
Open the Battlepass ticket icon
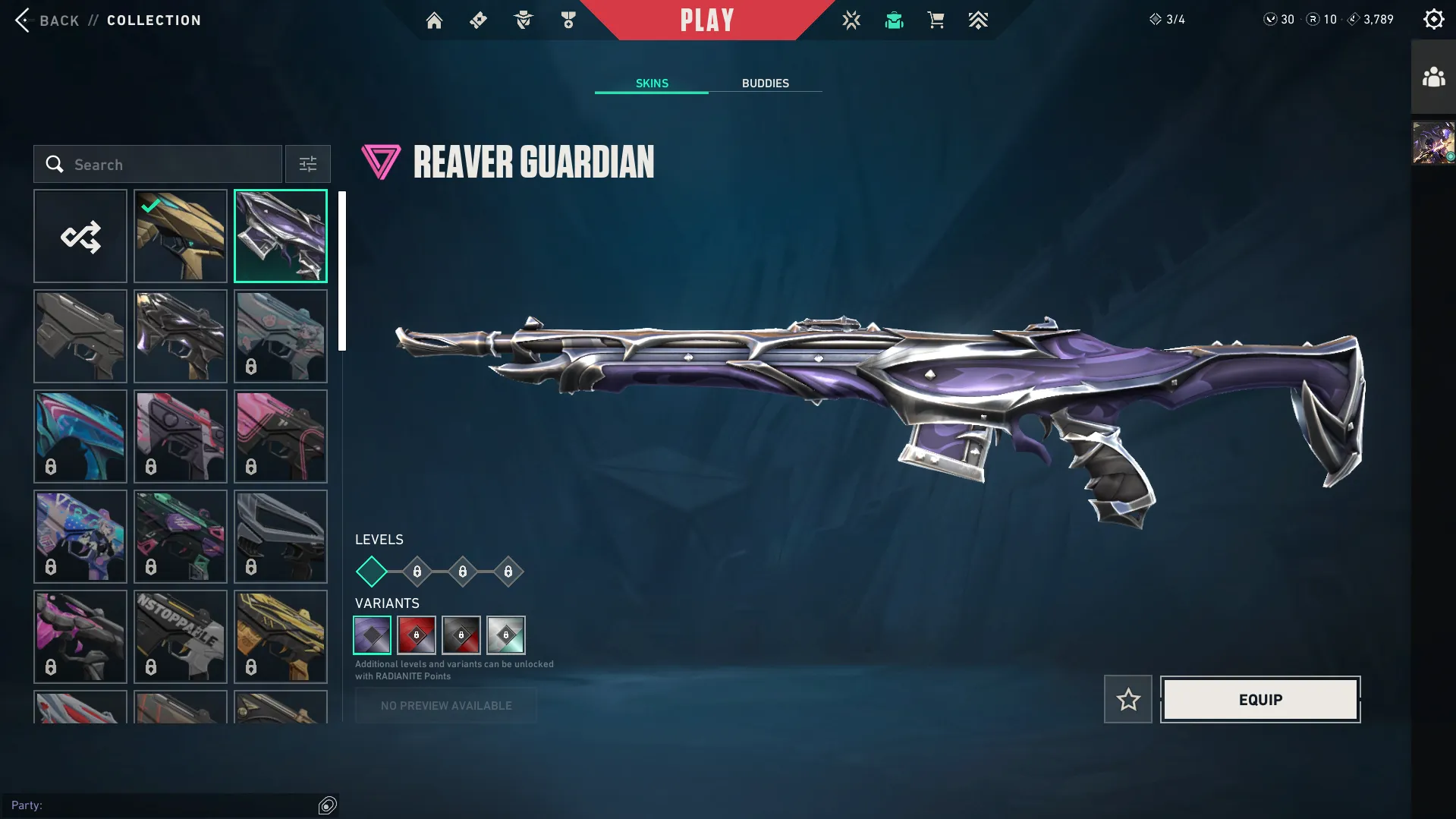click(x=478, y=20)
